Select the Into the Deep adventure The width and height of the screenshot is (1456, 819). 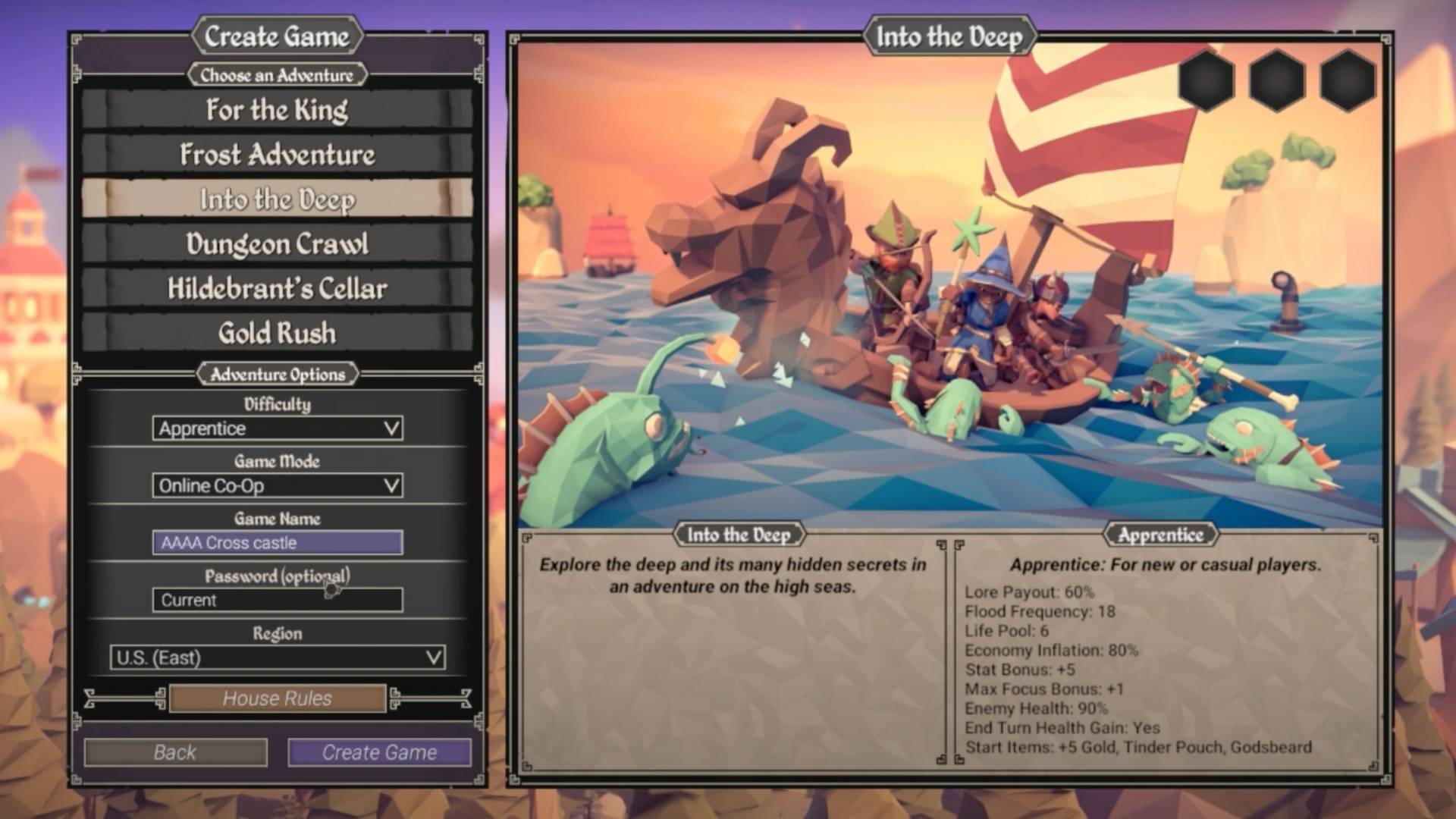277,199
